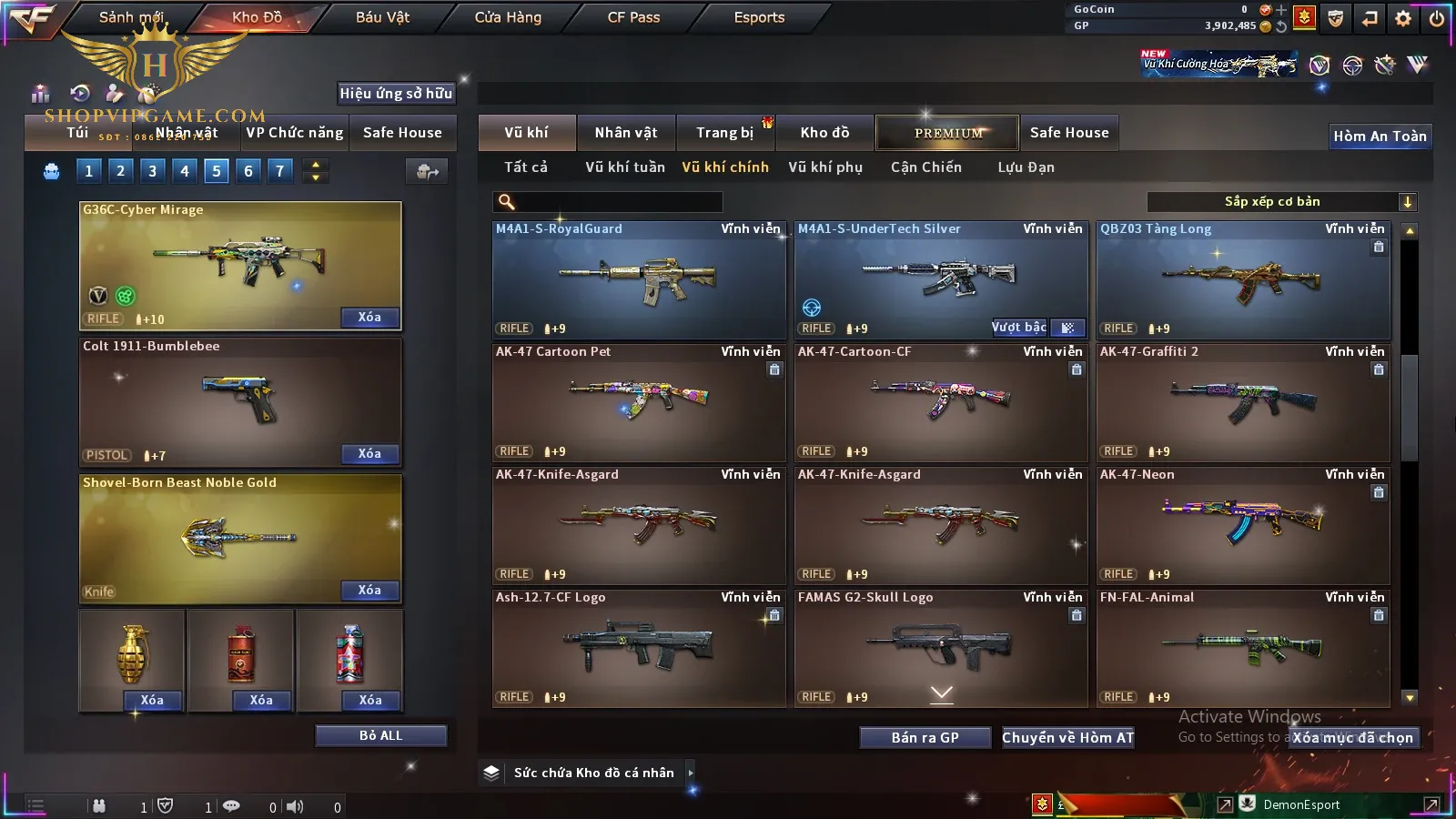Switch to the Esports section
1456x819 pixels.
[759, 17]
